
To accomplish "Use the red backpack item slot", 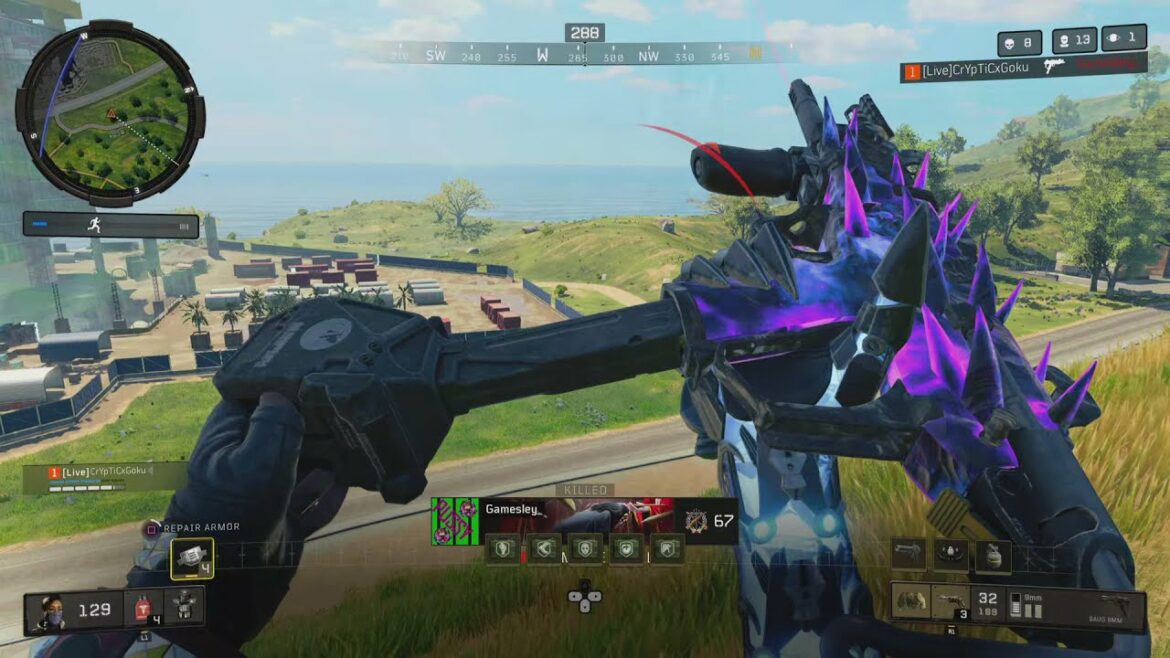I will (x=142, y=607).
